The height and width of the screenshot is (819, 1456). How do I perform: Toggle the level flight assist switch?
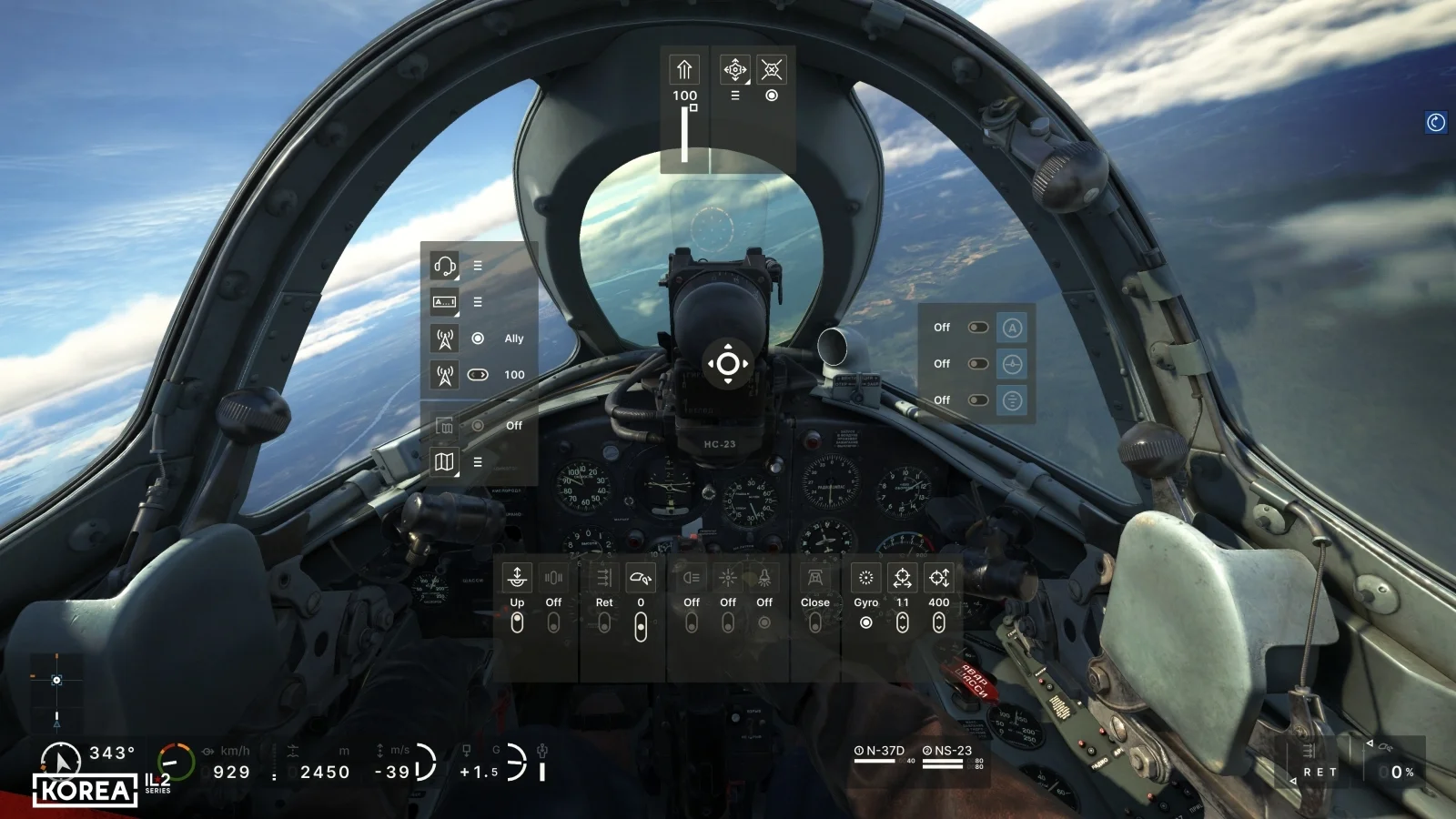tap(978, 364)
